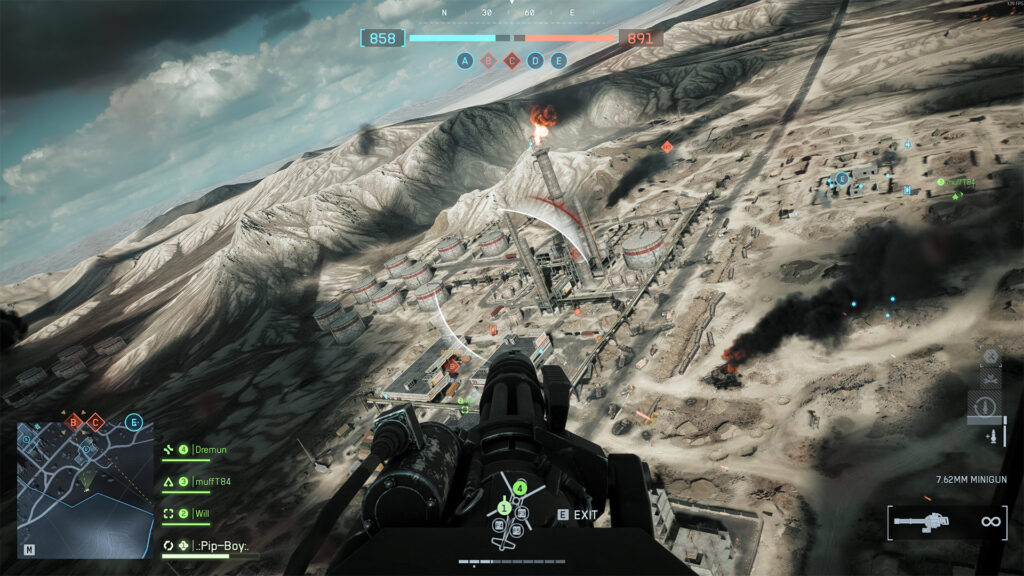The height and width of the screenshot is (576, 1024).
Task: Select objective A in the top capture row
Action: tap(465, 60)
